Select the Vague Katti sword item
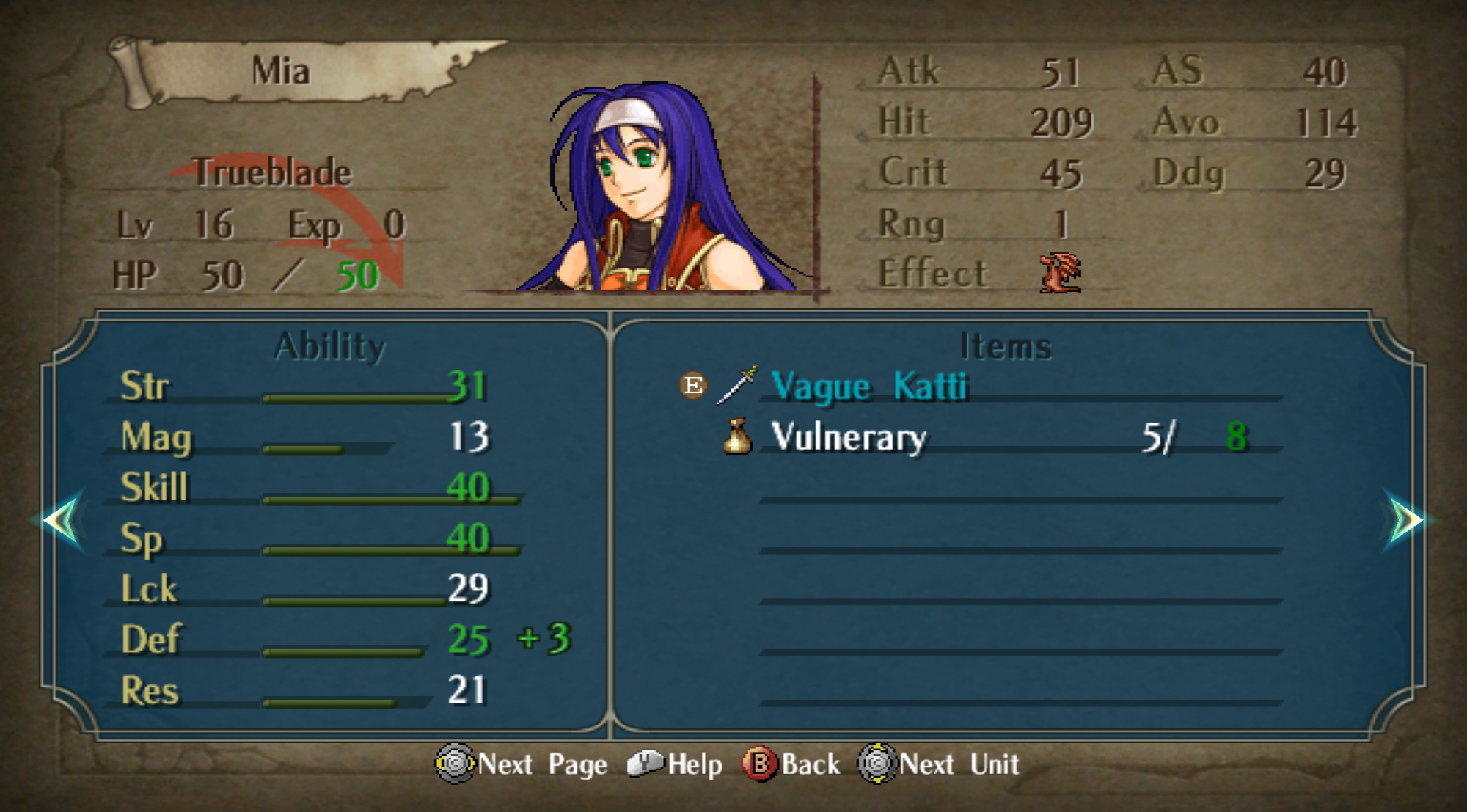 (x=869, y=386)
